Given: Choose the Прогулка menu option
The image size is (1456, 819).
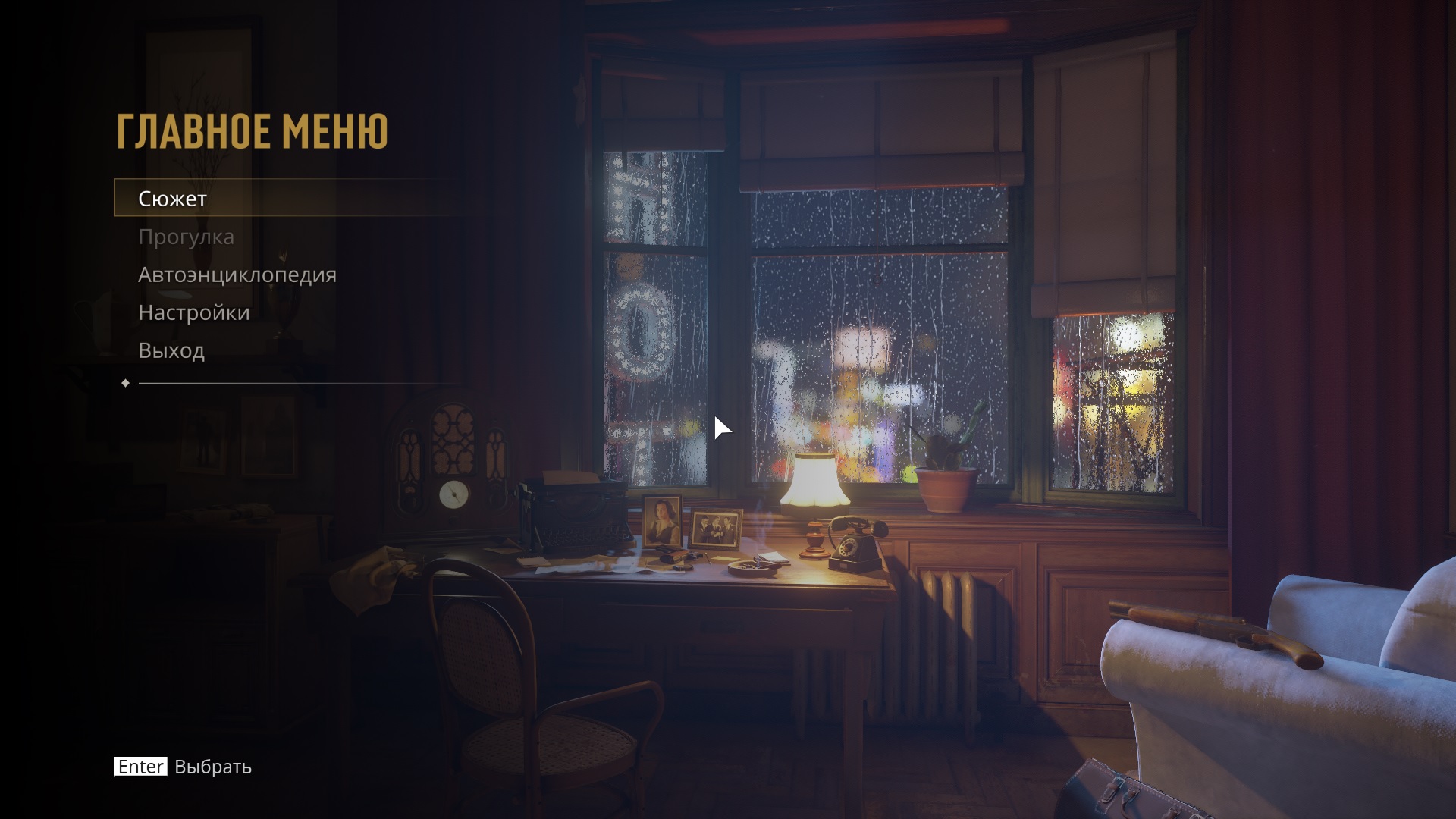Looking at the screenshot, I should click(186, 237).
